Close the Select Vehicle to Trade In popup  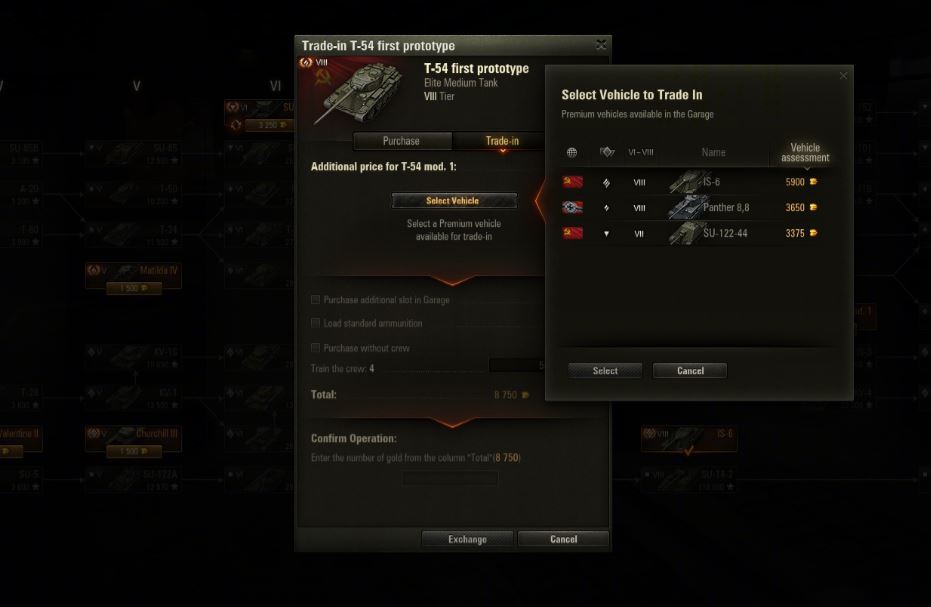click(843, 76)
